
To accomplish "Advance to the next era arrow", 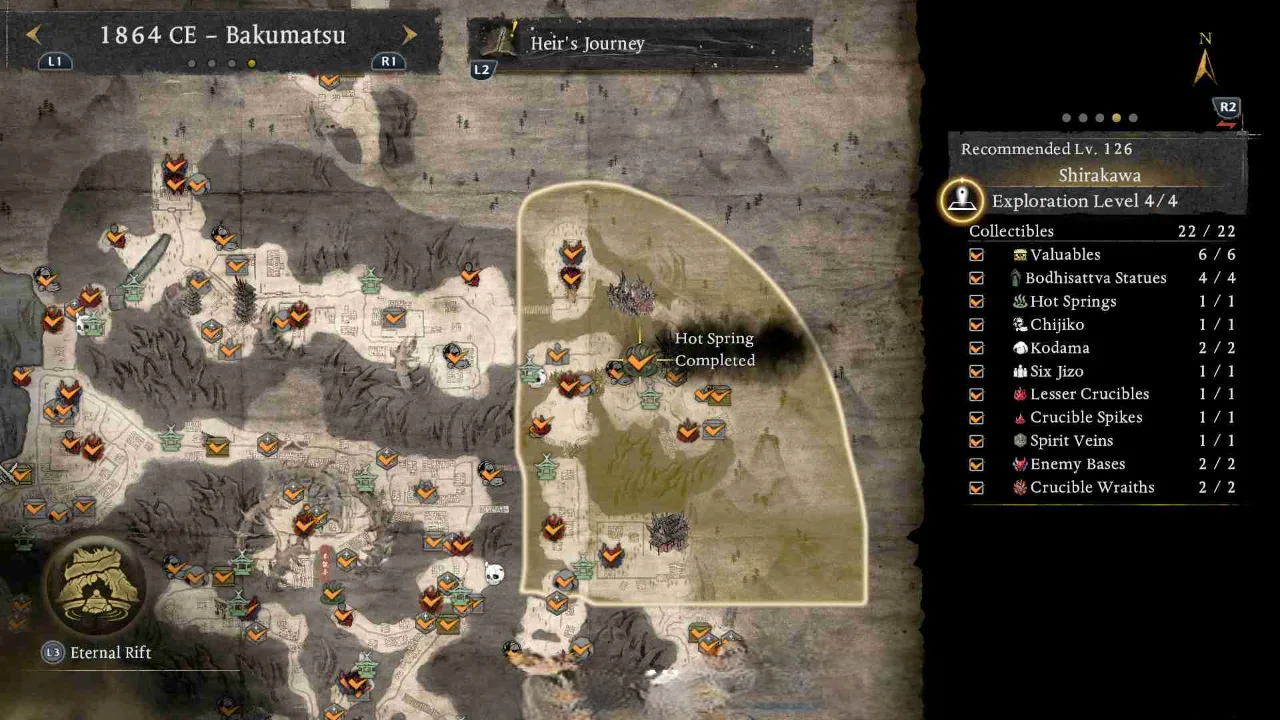I will [x=409, y=35].
